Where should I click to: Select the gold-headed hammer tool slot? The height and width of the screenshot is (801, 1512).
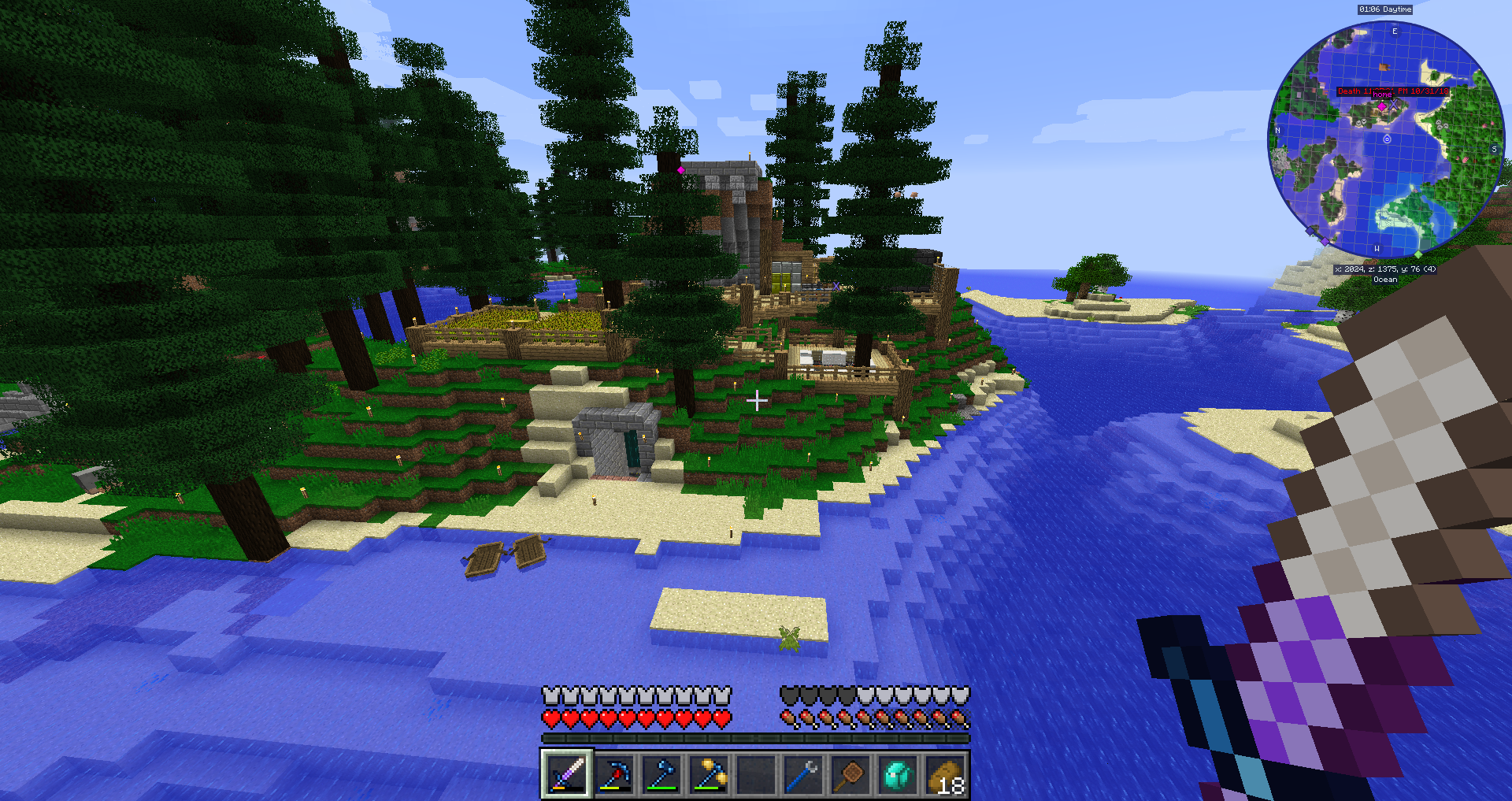pos(709,775)
